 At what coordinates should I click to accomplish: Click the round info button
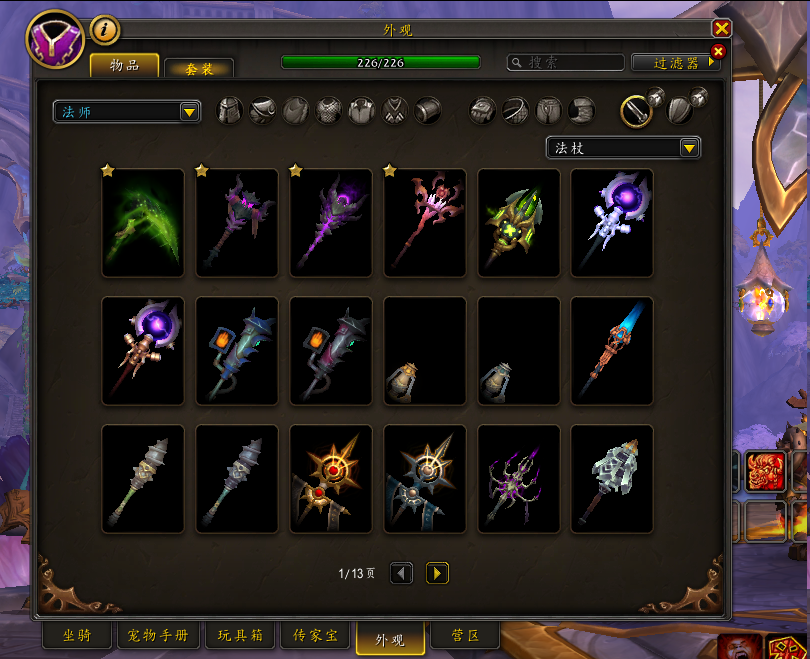105,30
